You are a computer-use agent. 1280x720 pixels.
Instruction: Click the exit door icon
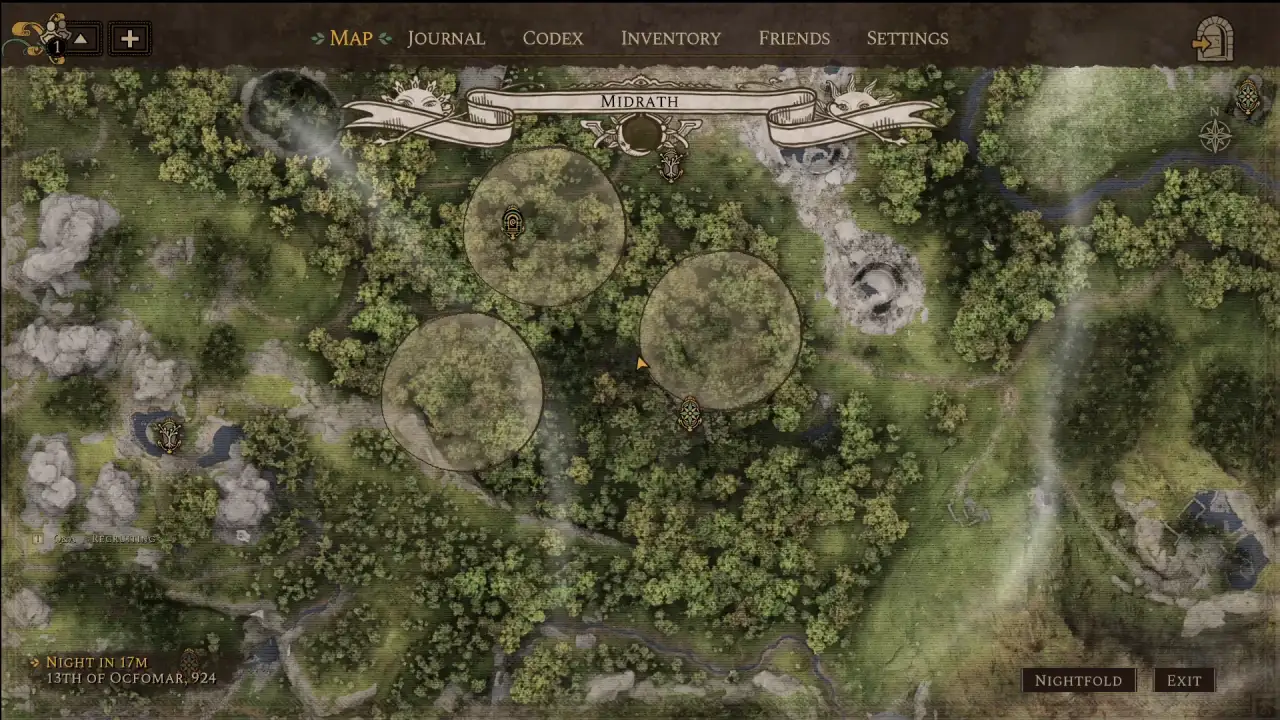(1214, 40)
